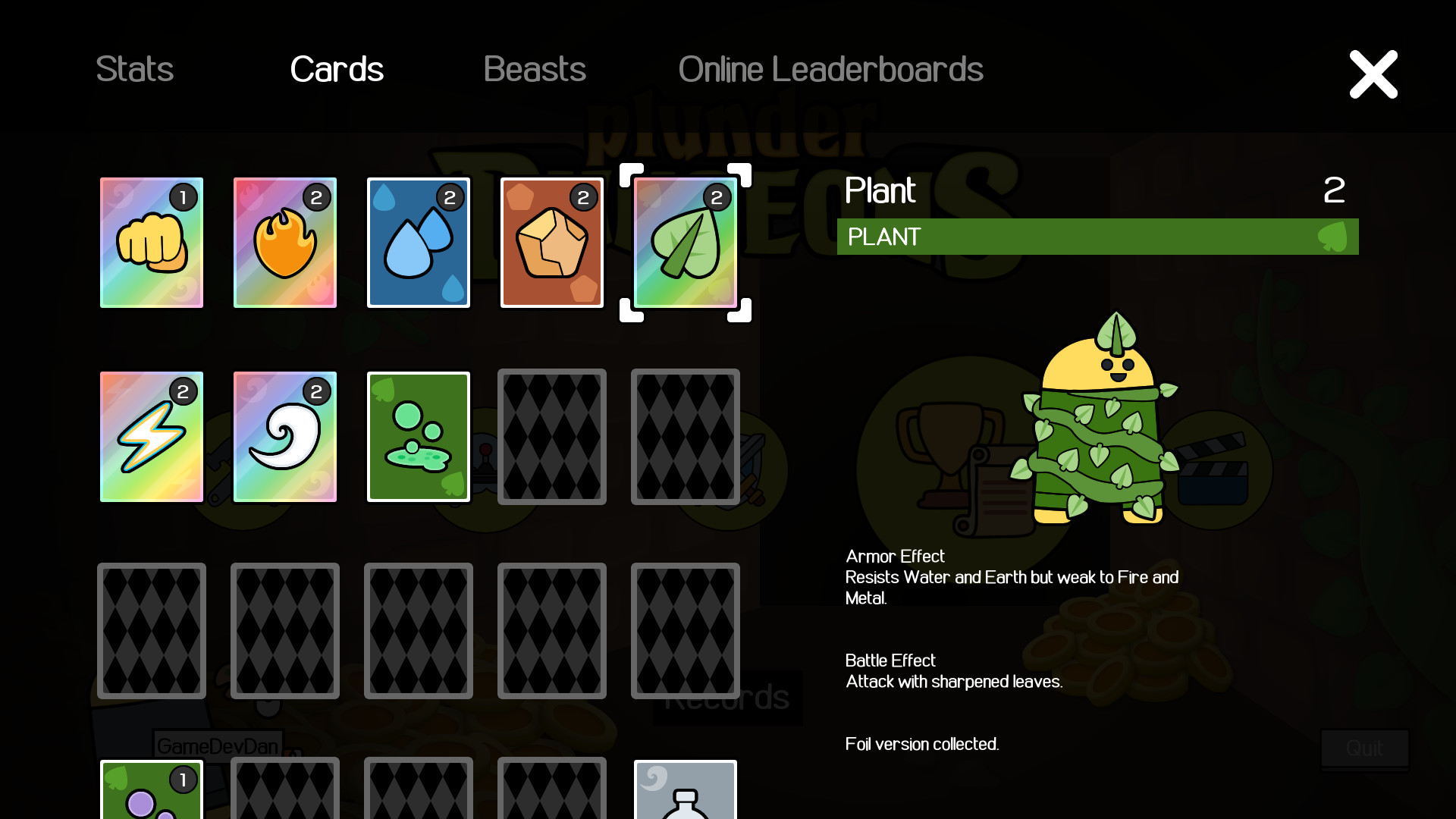This screenshot has height=819, width=1456.
Task: Select the foil Plant leaf card
Action: (685, 243)
